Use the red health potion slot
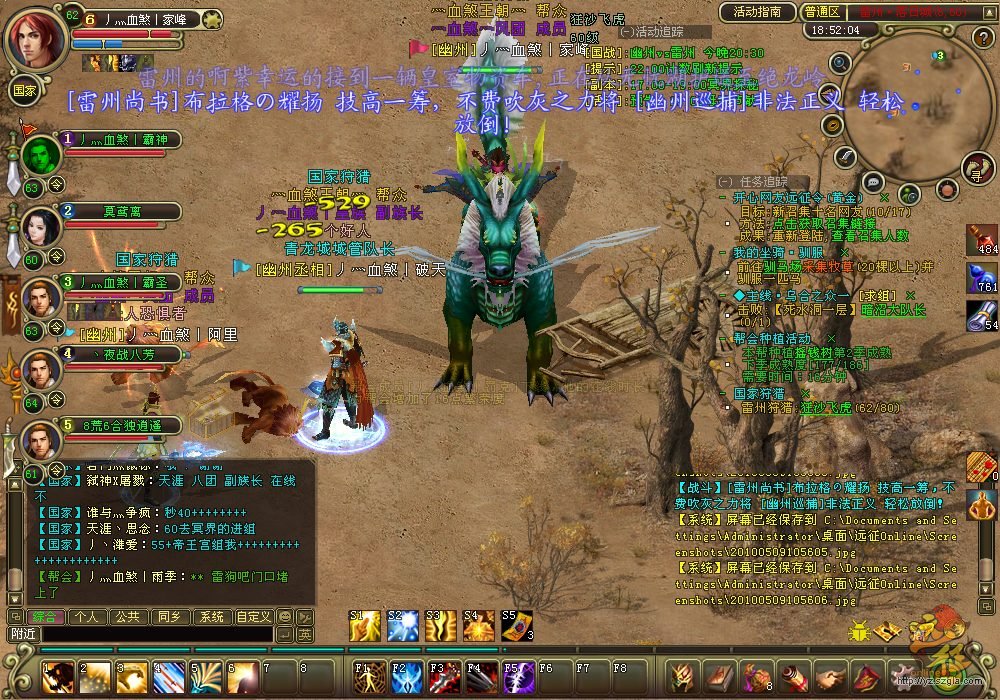This screenshot has height=700, width=1000. click(x=982, y=240)
